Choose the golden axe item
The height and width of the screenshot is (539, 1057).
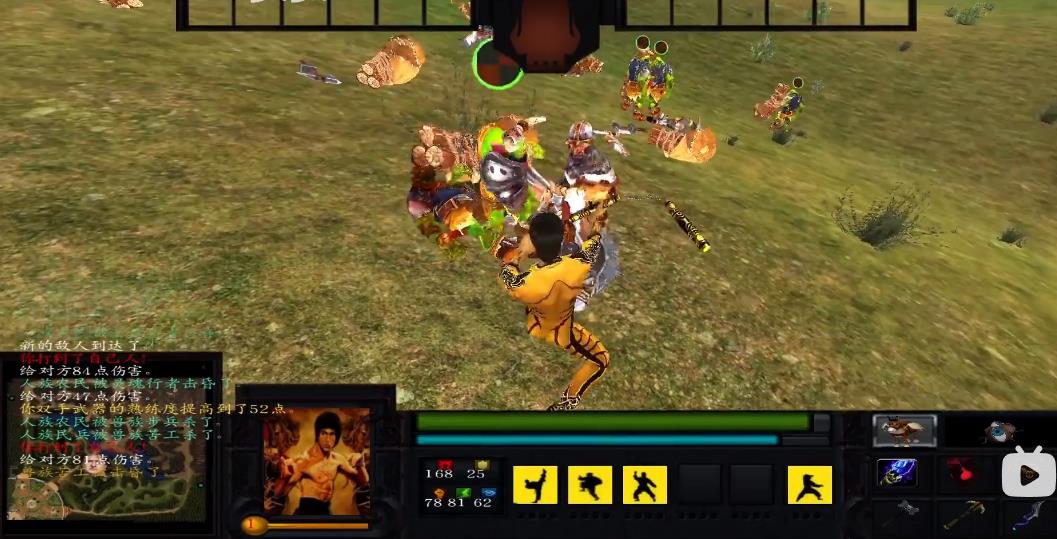[966, 514]
